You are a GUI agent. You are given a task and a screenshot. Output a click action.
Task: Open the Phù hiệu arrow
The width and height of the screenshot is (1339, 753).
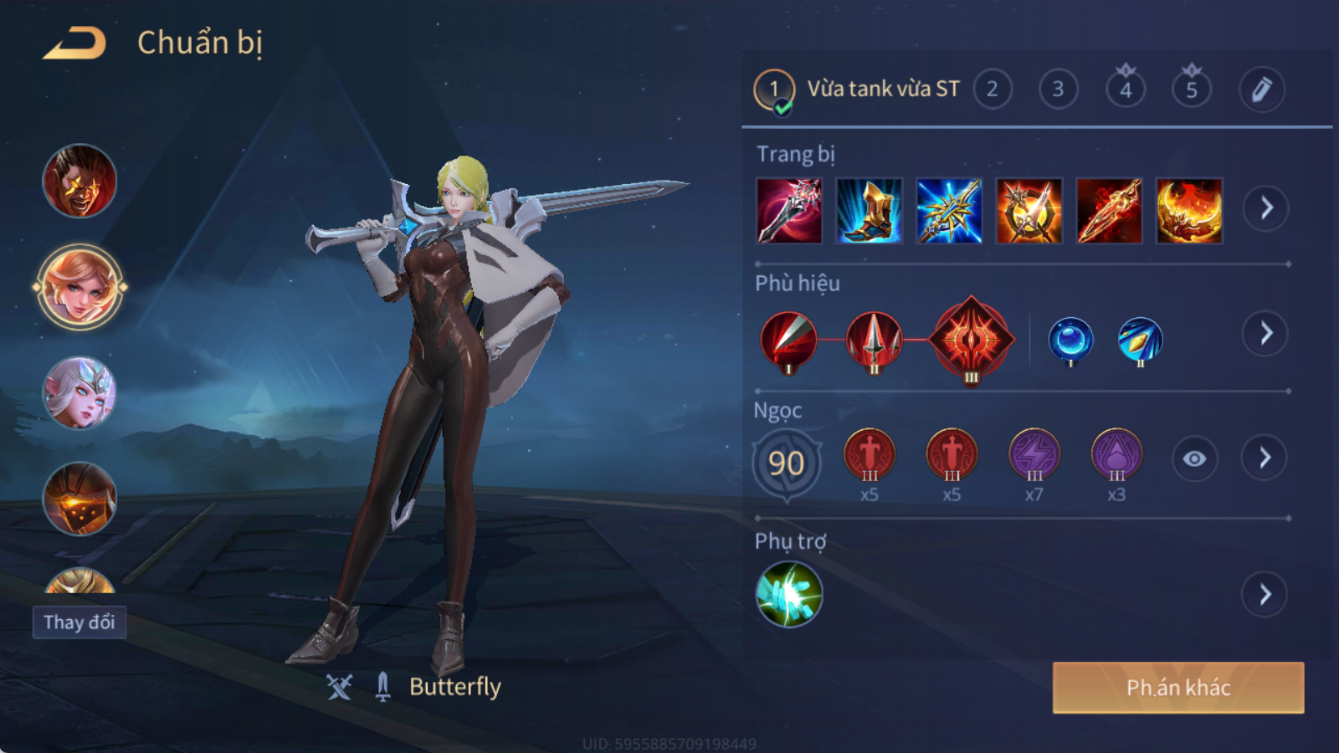[1265, 333]
